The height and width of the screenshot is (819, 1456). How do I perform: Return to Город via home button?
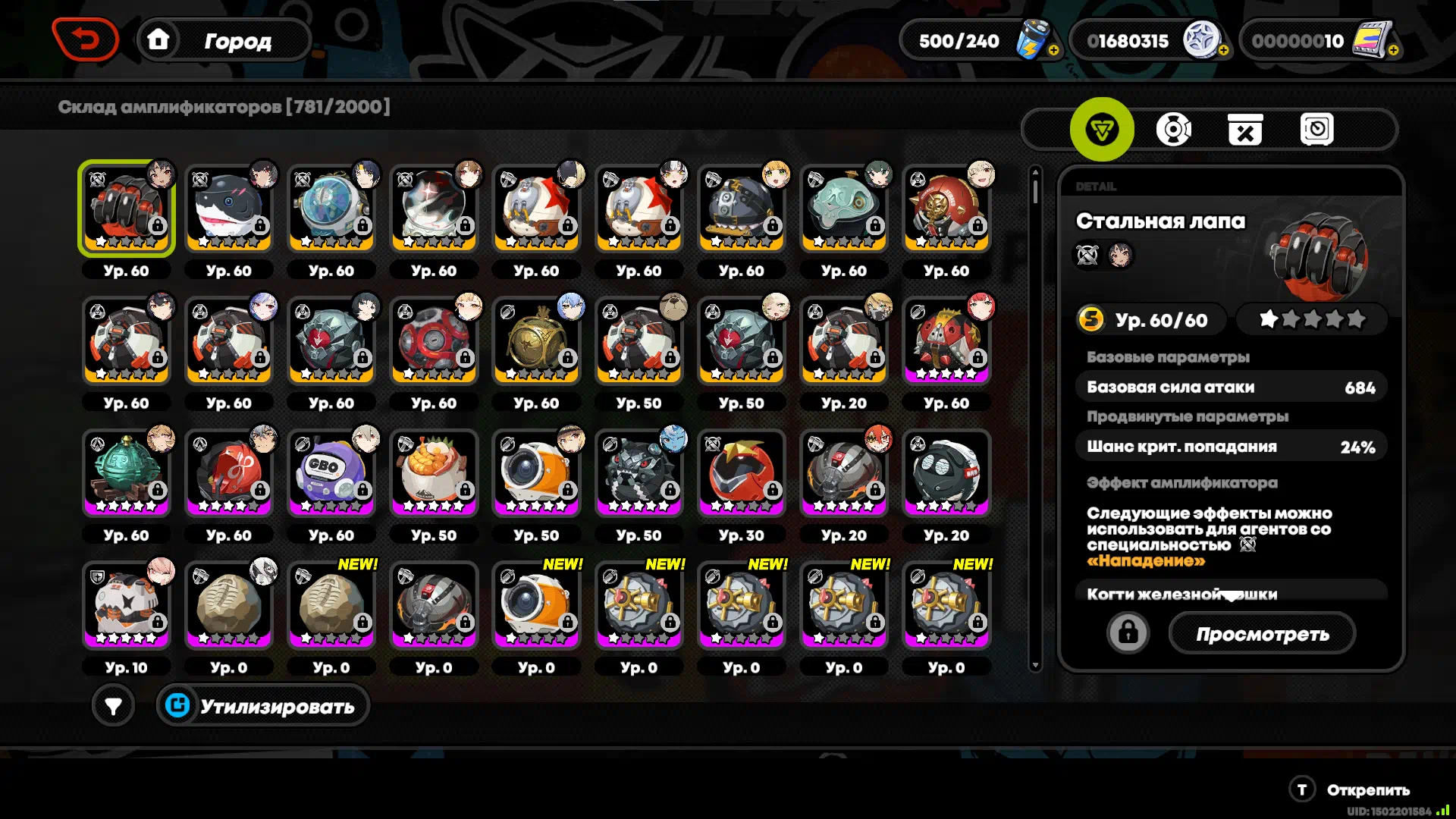158,39
